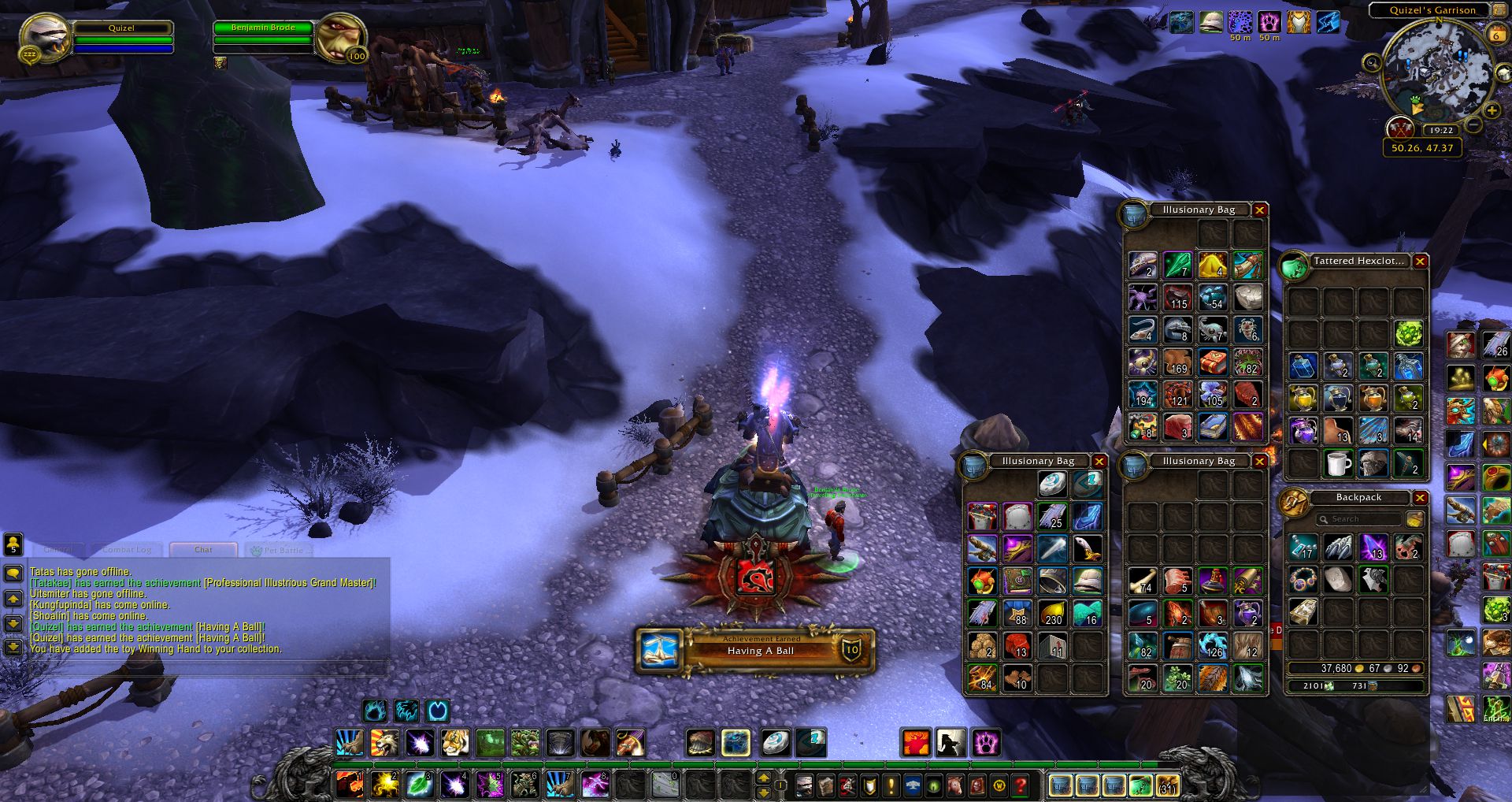Select the white coffee mug item

[1338, 463]
